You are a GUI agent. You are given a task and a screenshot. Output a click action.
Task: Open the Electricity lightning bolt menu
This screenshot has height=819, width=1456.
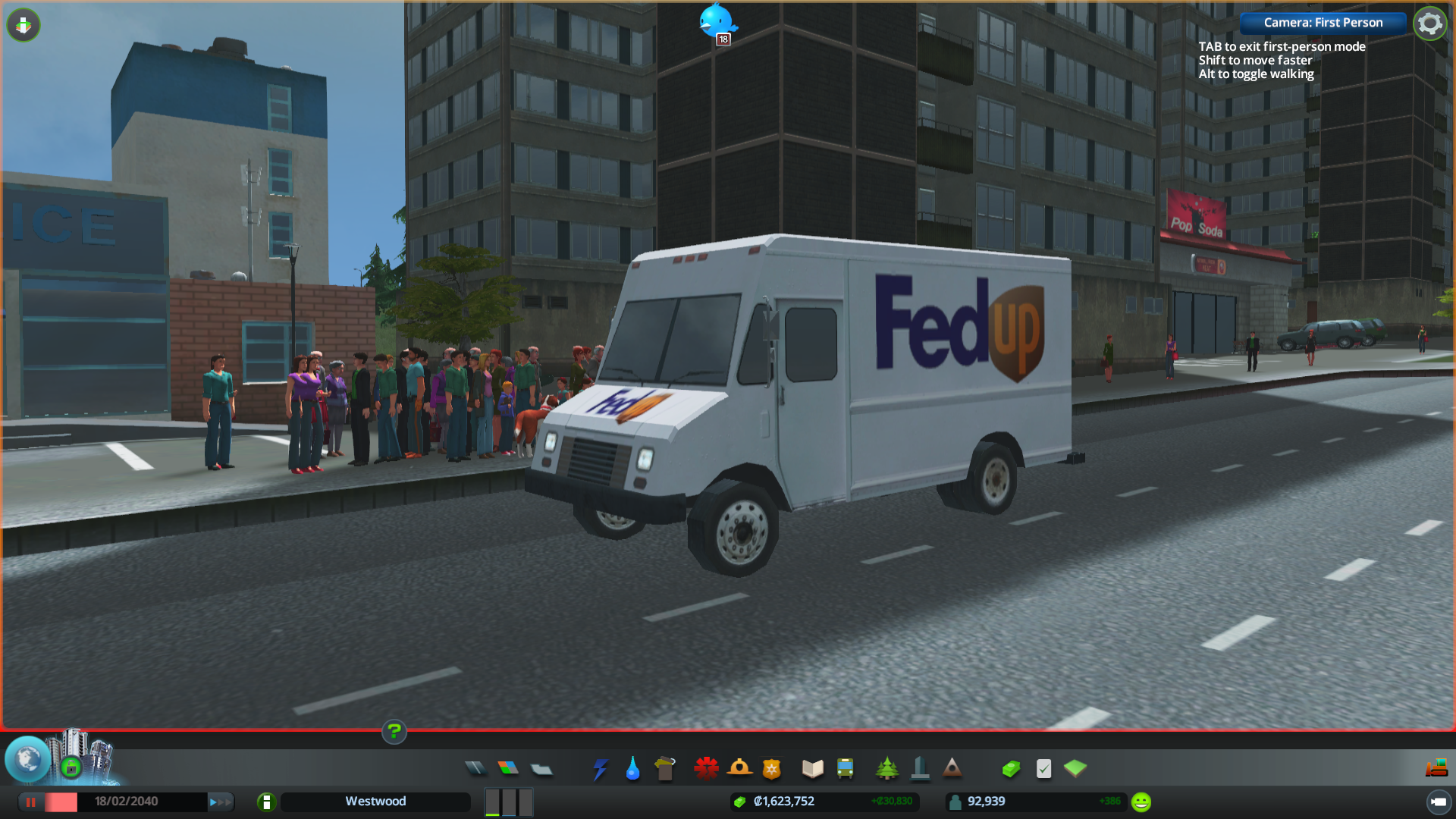tap(600, 769)
